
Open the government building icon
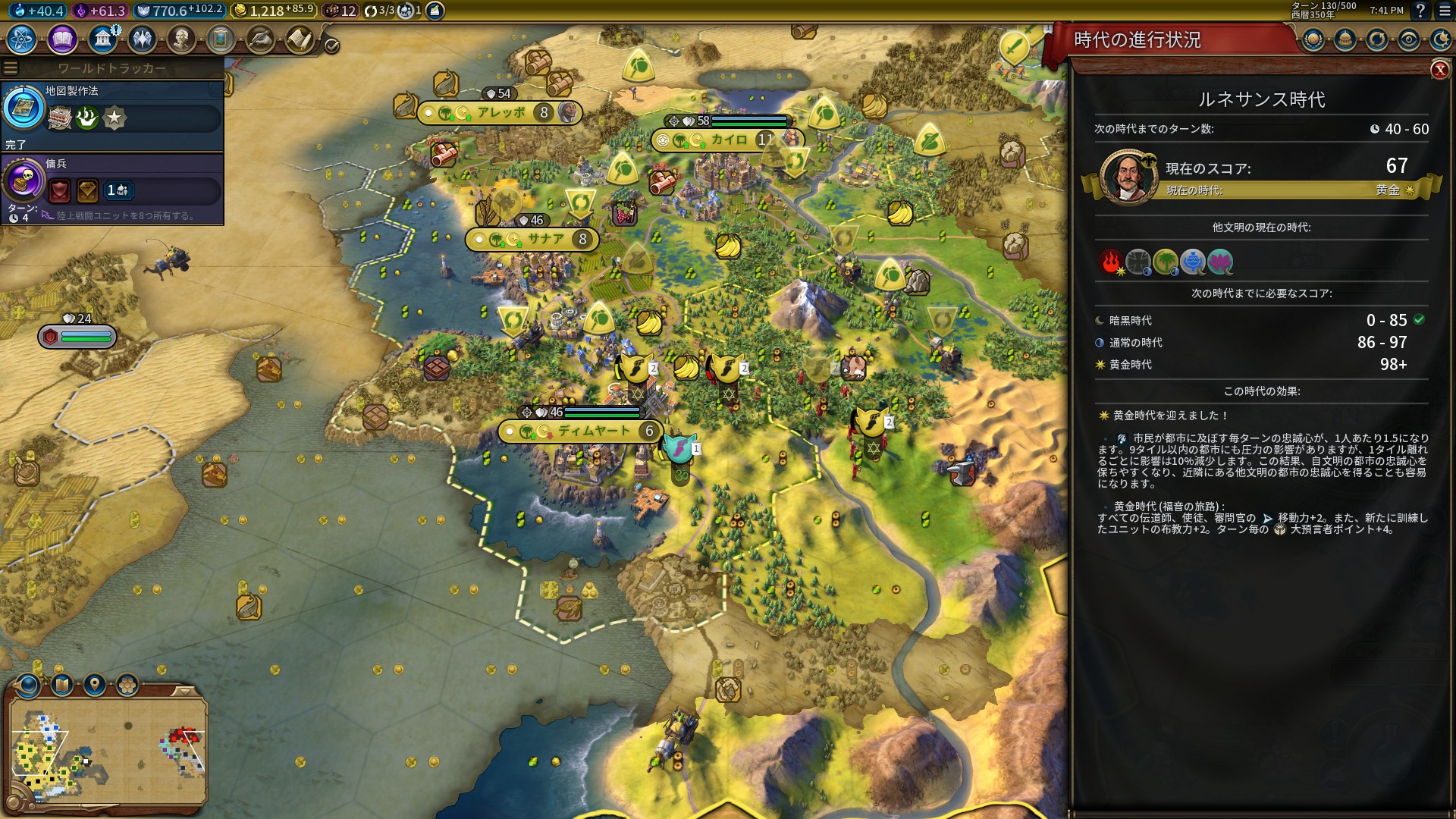(x=102, y=39)
